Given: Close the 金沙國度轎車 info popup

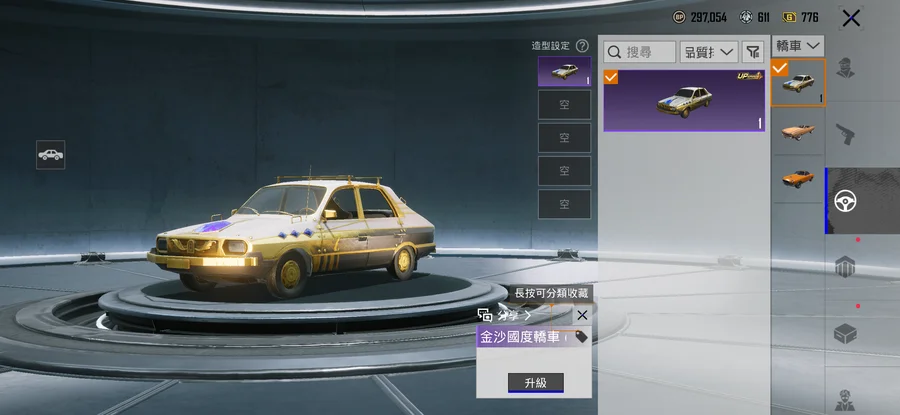Looking at the screenshot, I should click(582, 315).
